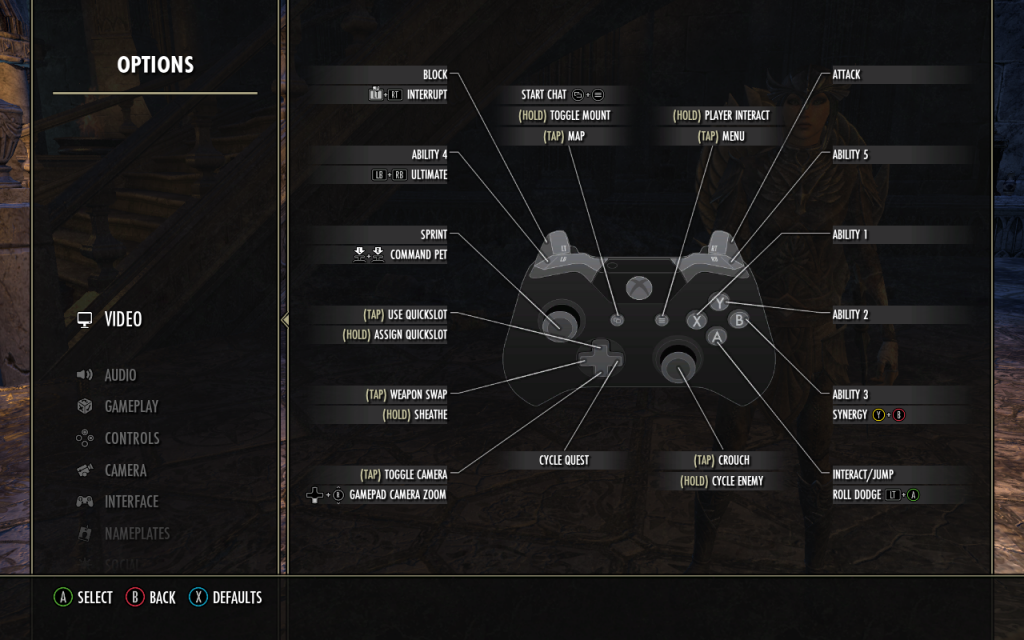This screenshot has width=1024, height=640.
Task: Select the Audio options category
Action: tap(120, 375)
